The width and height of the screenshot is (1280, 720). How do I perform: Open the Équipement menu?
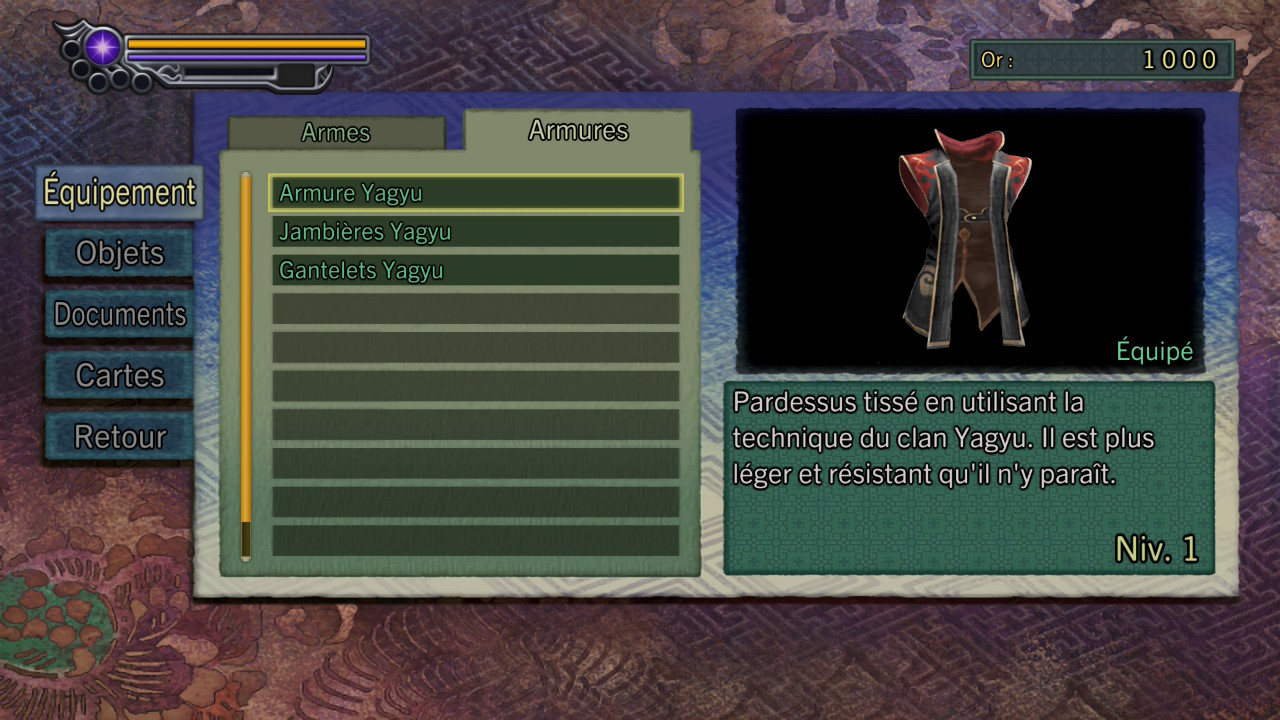119,192
